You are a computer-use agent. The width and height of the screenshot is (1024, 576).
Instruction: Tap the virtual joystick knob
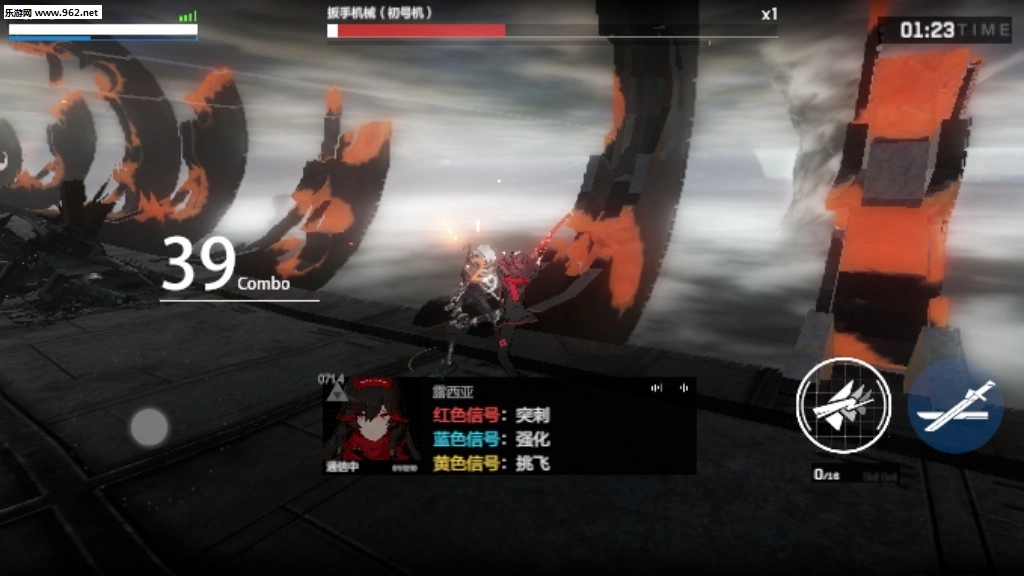(x=149, y=428)
